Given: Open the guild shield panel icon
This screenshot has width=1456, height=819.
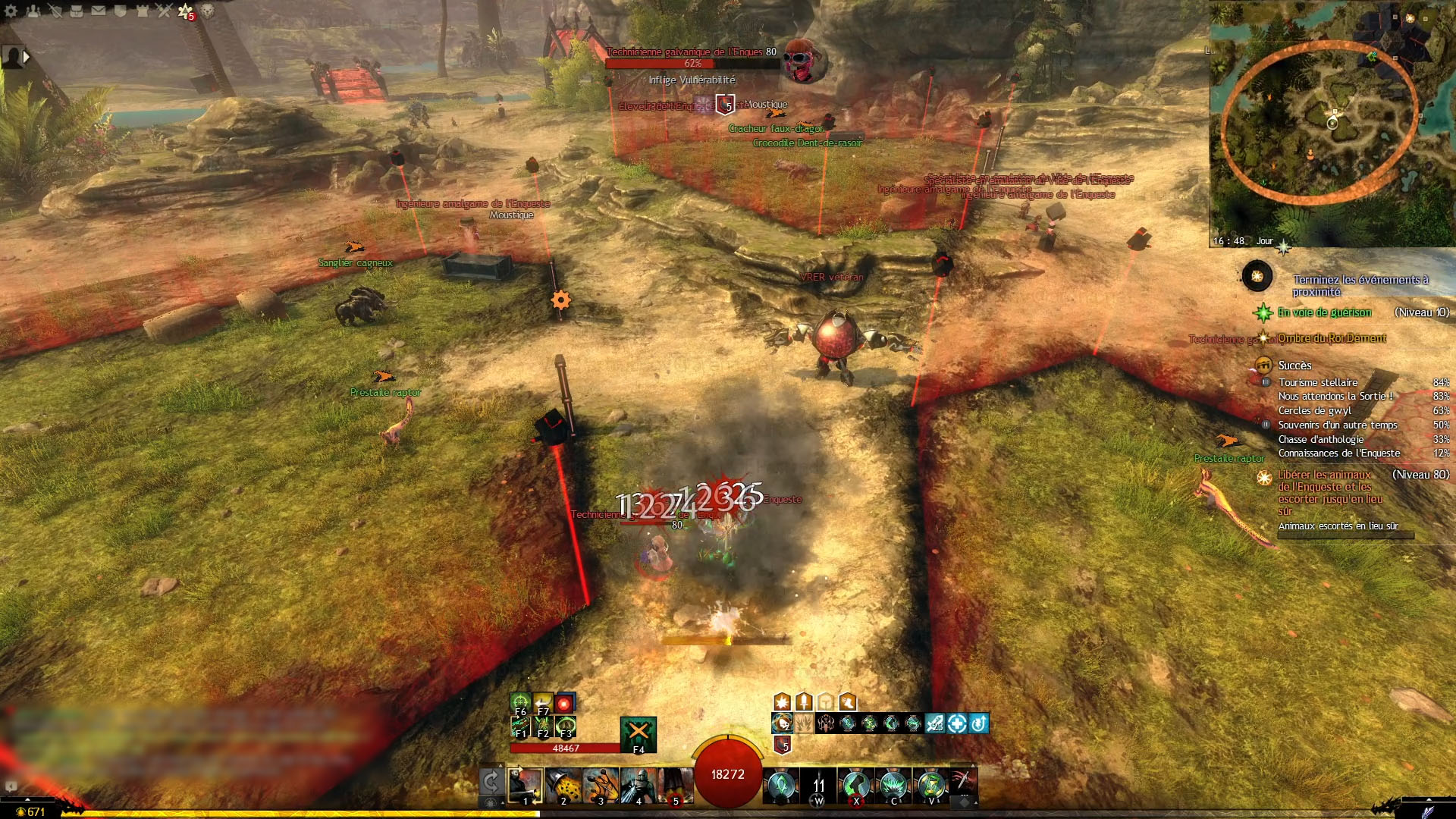Looking at the screenshot, I should coord(121,11).
